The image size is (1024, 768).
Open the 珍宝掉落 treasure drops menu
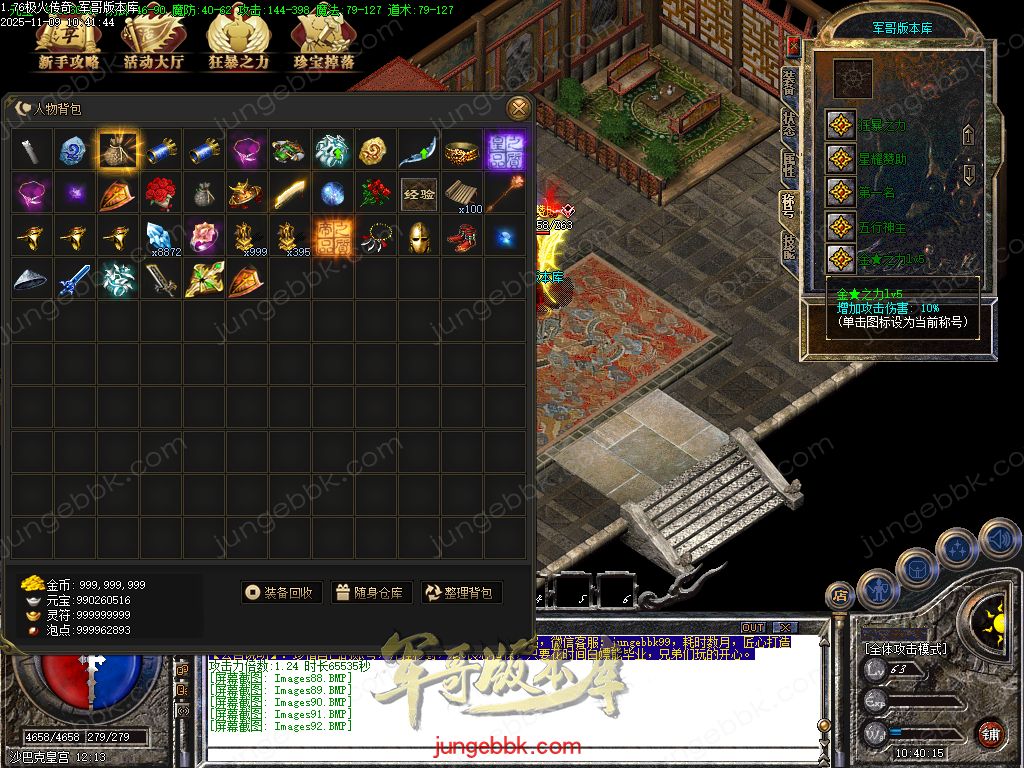tap(323, 44)
